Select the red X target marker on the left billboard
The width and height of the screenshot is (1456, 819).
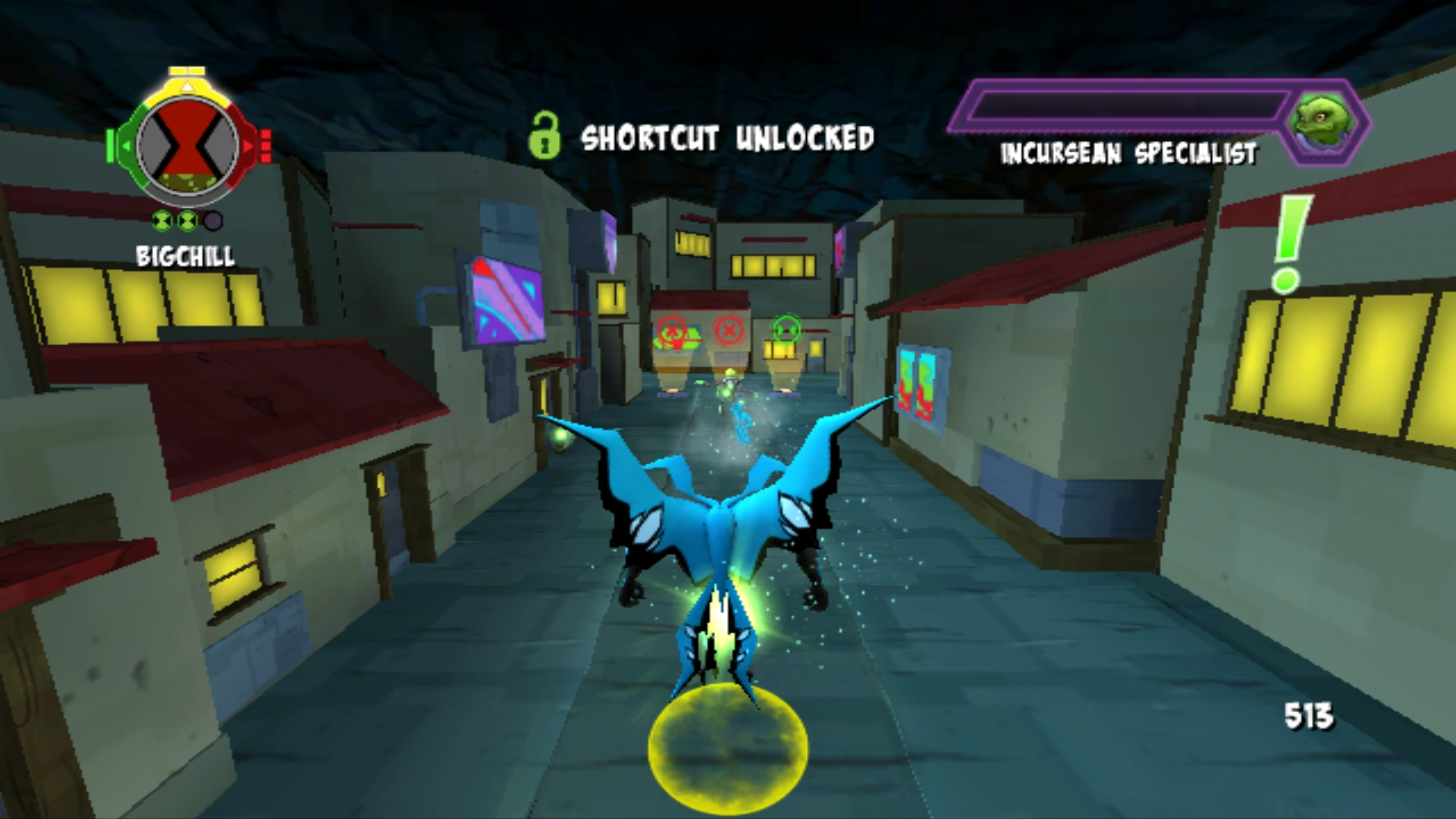pyautogui.click(x=670, y=331)
